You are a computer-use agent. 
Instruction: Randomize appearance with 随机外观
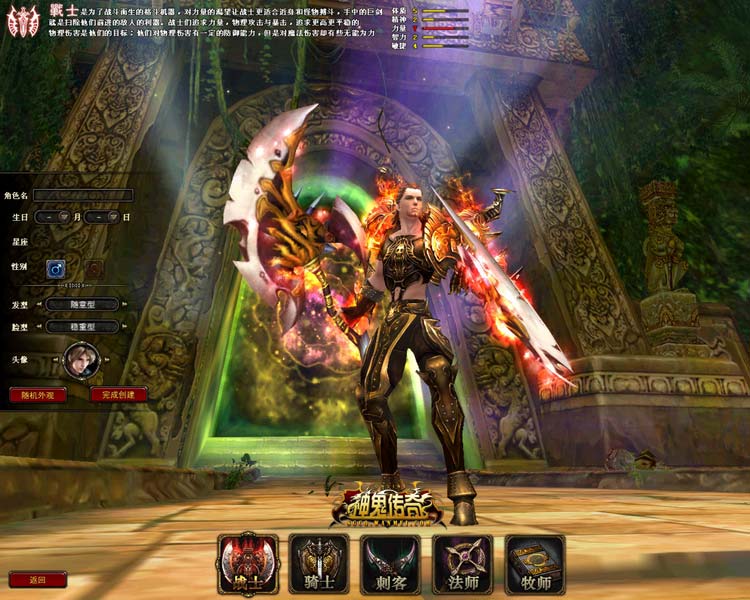coord(38,394)
